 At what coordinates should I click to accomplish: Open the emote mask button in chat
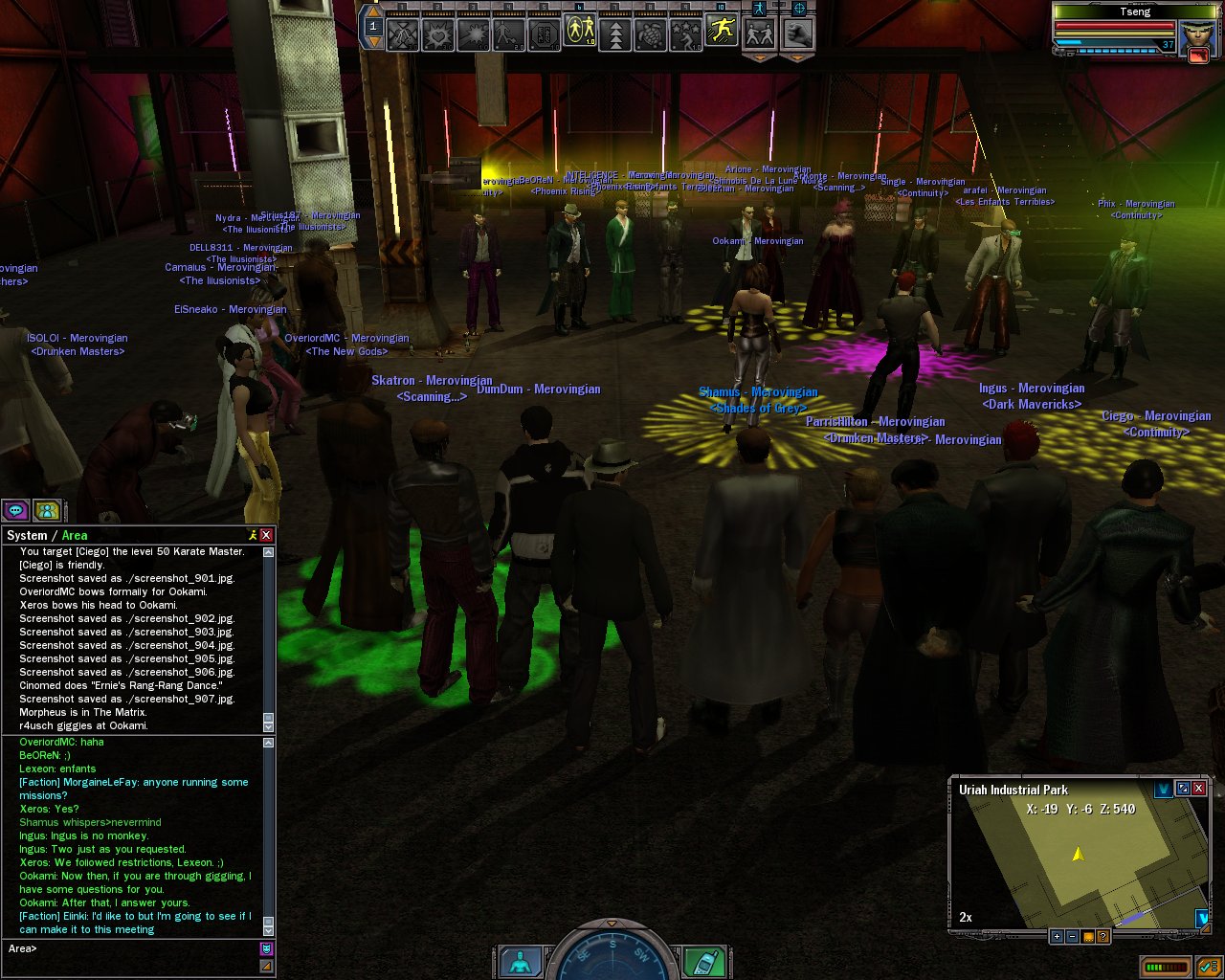(266, 948)
